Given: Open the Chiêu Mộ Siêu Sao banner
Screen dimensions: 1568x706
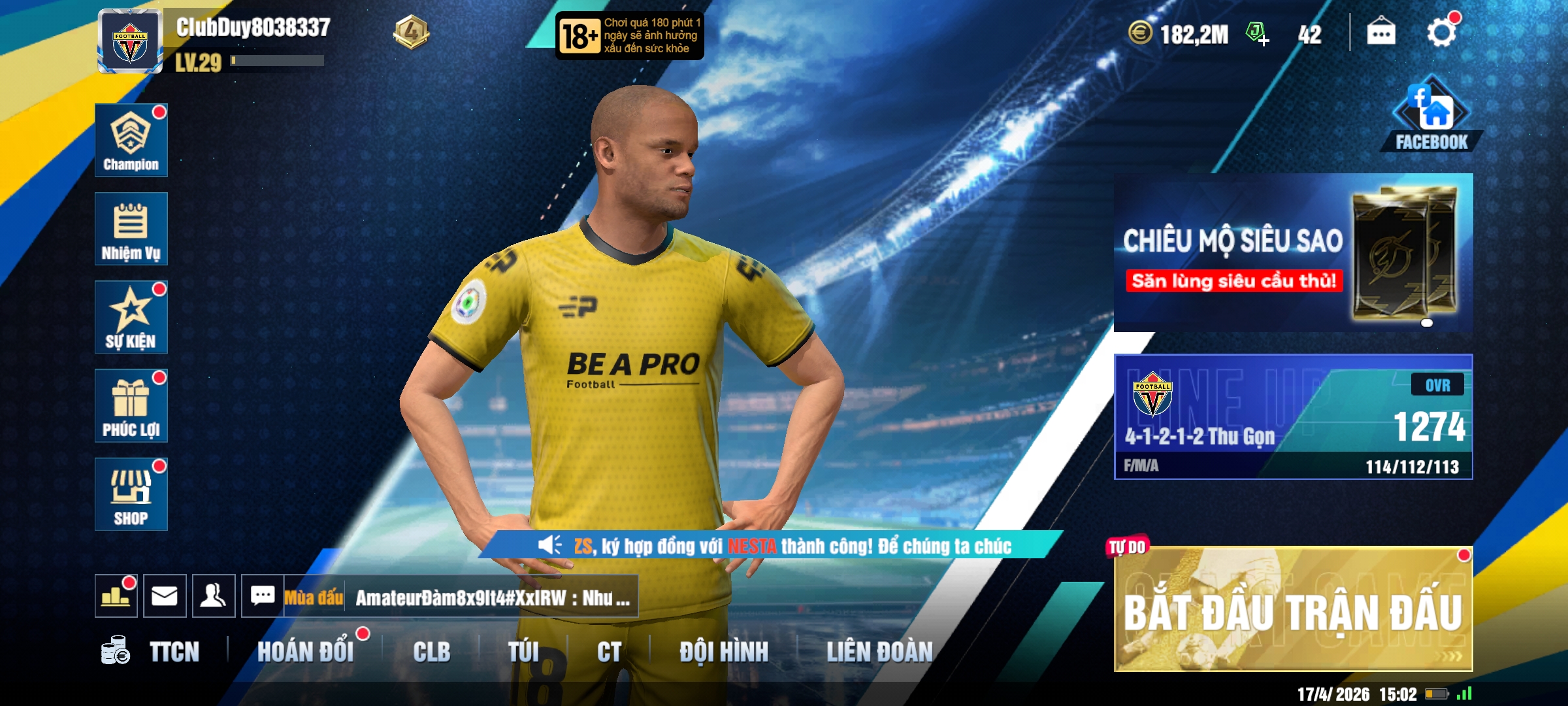Looking at the screenshot, I should click(x=1292, y=252).
